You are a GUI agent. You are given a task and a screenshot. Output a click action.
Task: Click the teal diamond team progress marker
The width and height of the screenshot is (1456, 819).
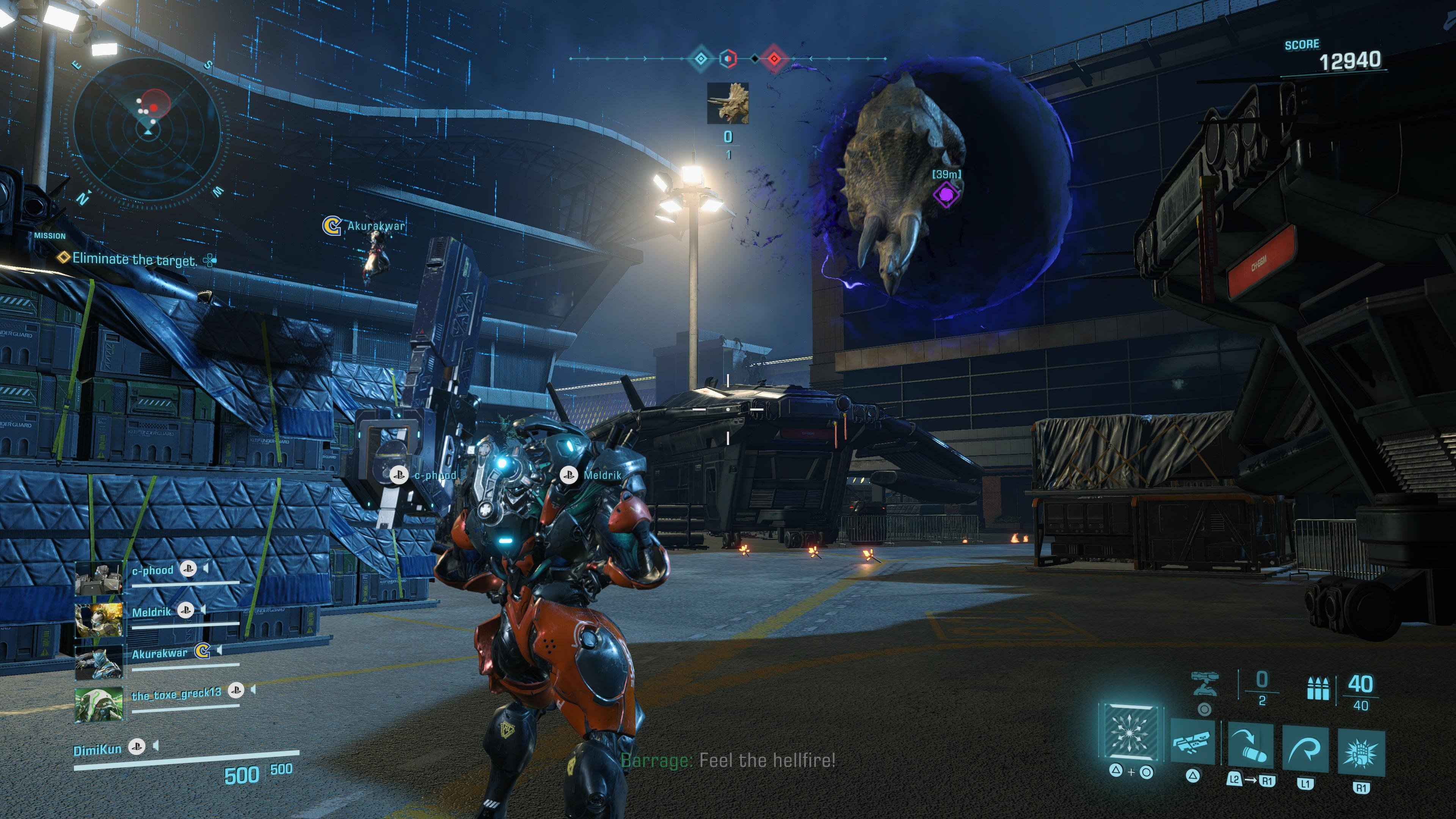pyautogui.click(x=700, y=58)
